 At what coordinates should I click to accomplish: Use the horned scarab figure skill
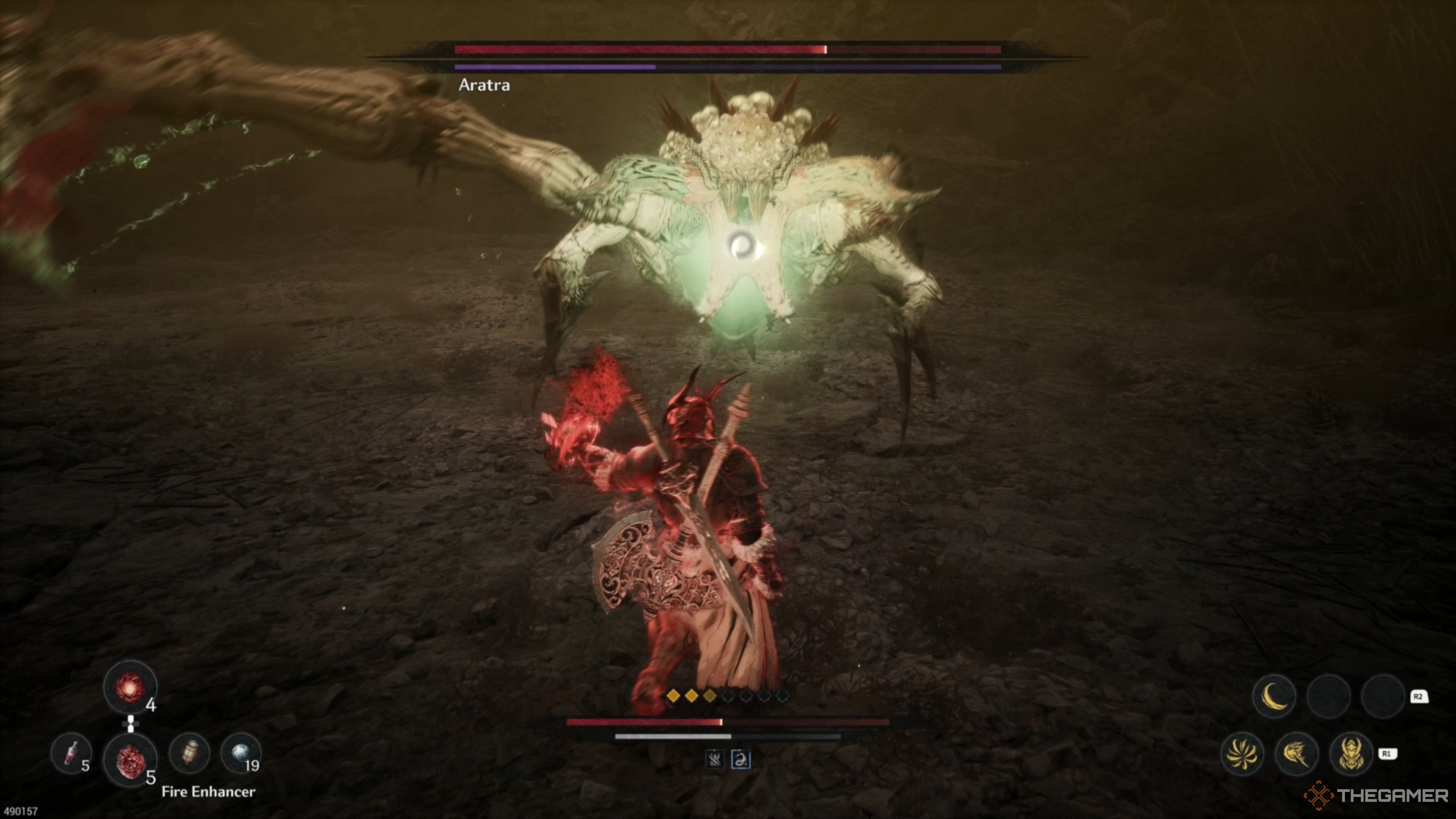point(1351,753)
